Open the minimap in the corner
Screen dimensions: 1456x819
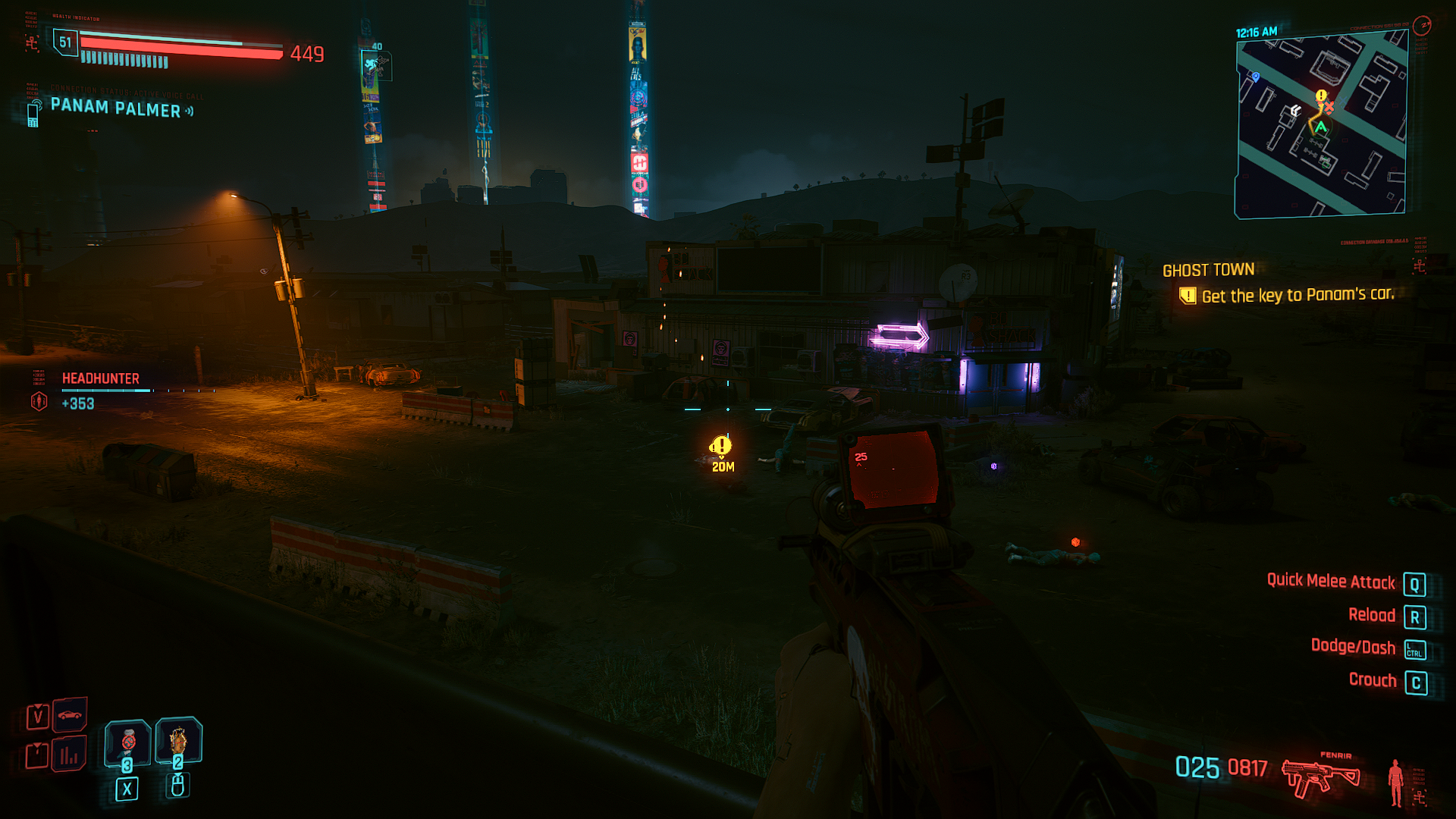(x=1321, y=127)
